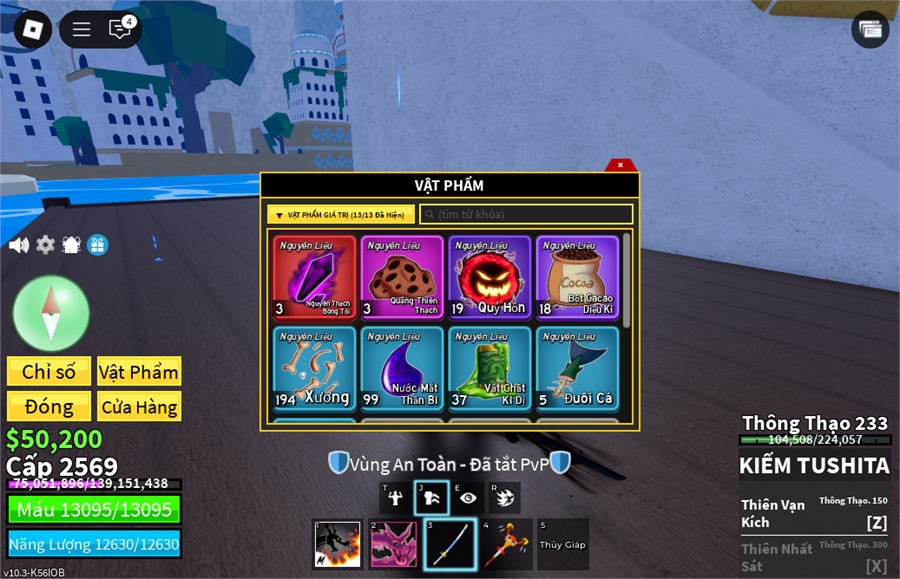Viewport: 900px width, 579px height.
Task: Select the Nước Mắt Thần Bí item
Action: point(402,367)
